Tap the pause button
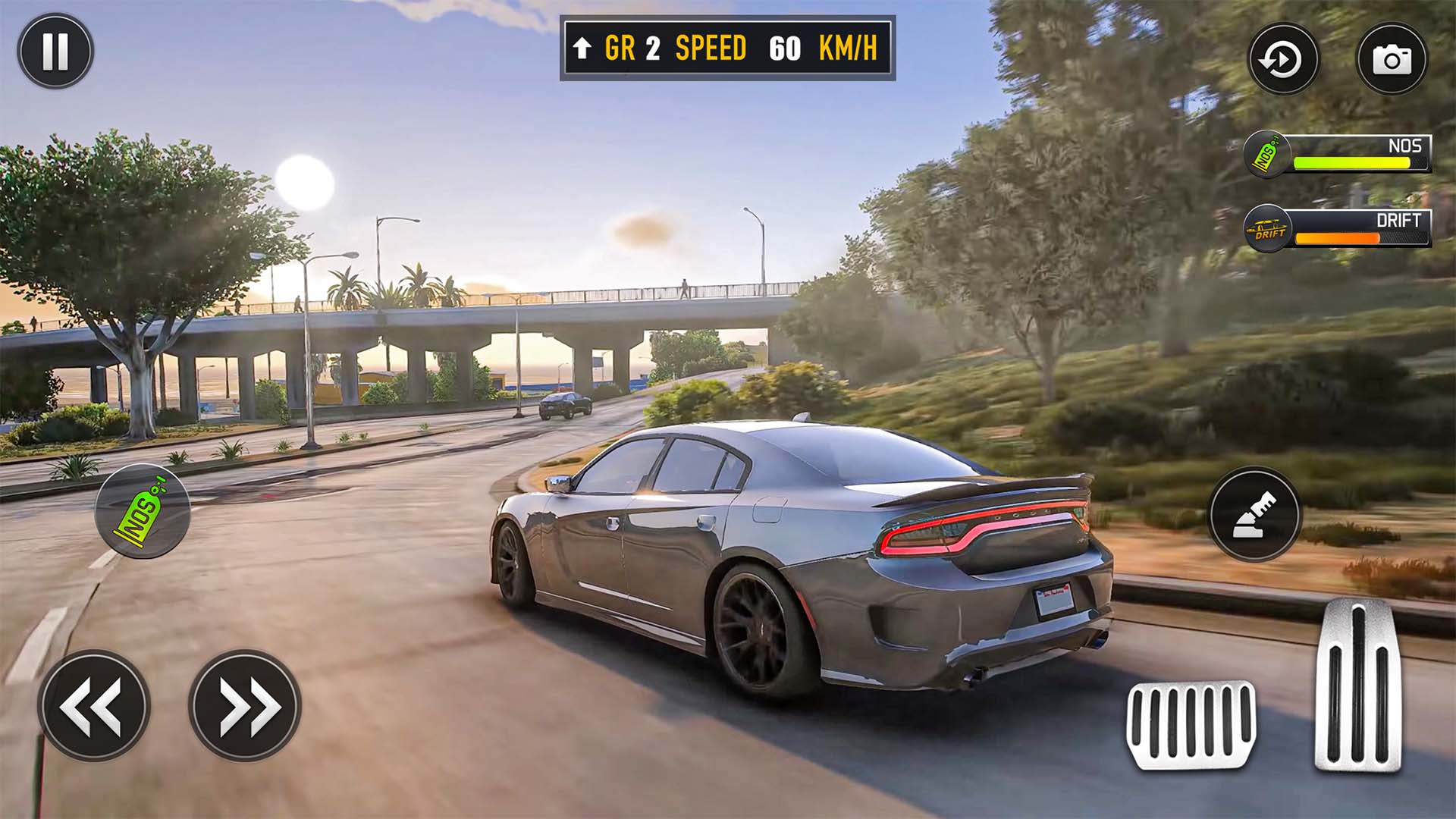The height and width of the screenshot is (819, 1456). coord(57,51)
